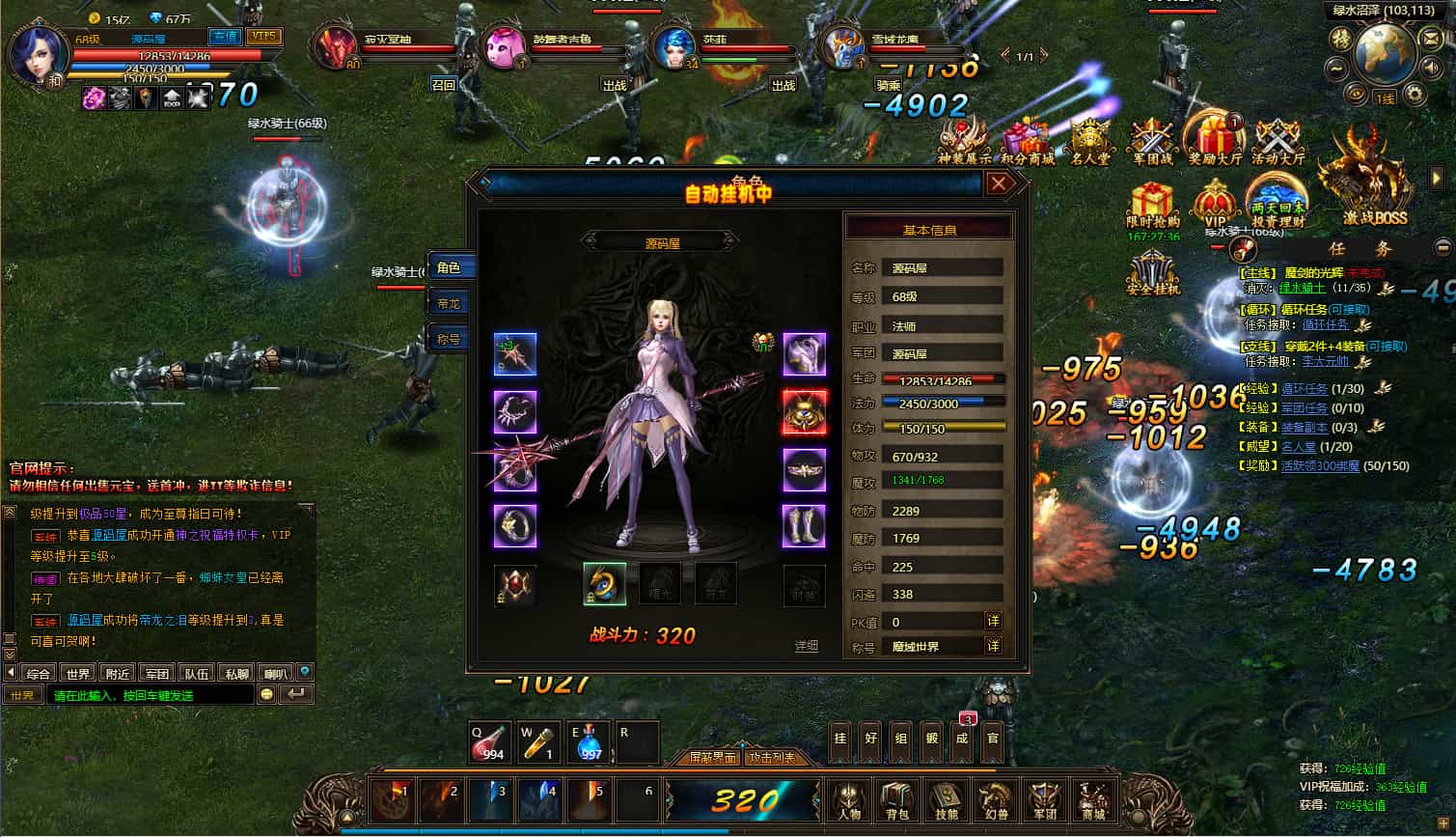Click the chat message input box

point(152,695)
